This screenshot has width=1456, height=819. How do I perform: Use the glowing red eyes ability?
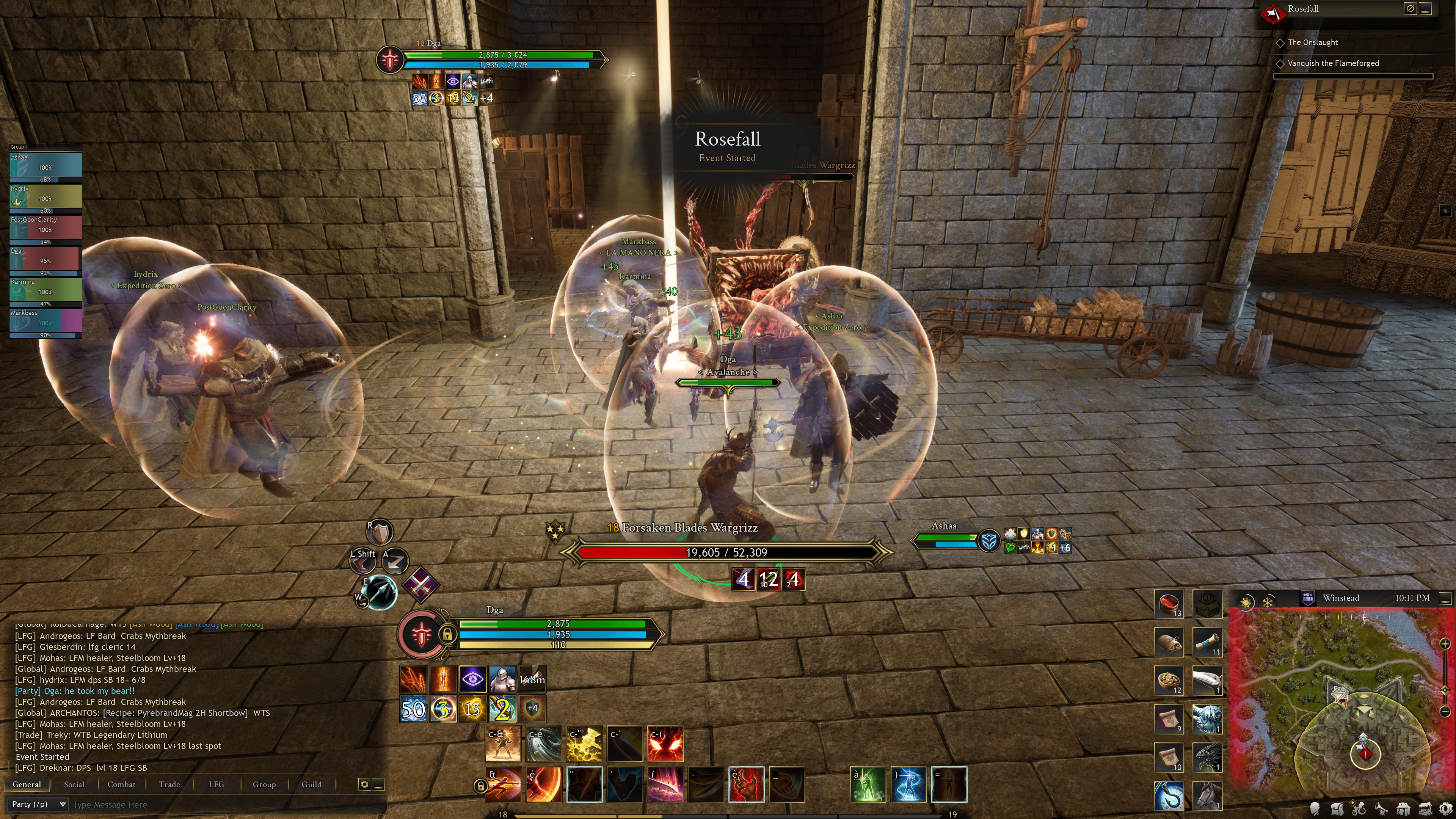click(665, 744)
